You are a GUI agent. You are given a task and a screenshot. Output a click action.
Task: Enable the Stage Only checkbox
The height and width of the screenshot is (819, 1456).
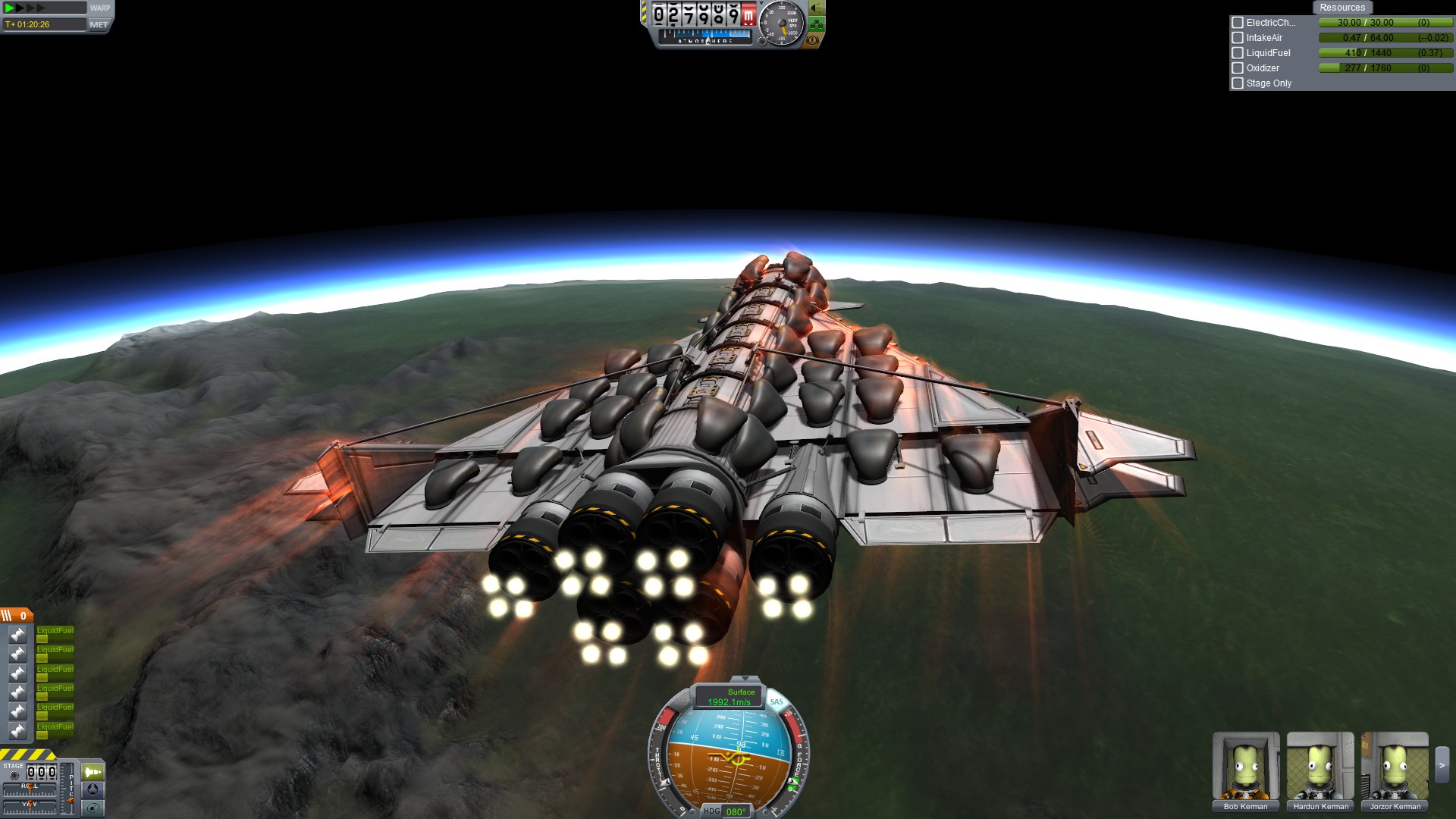tap(1238, 83)
